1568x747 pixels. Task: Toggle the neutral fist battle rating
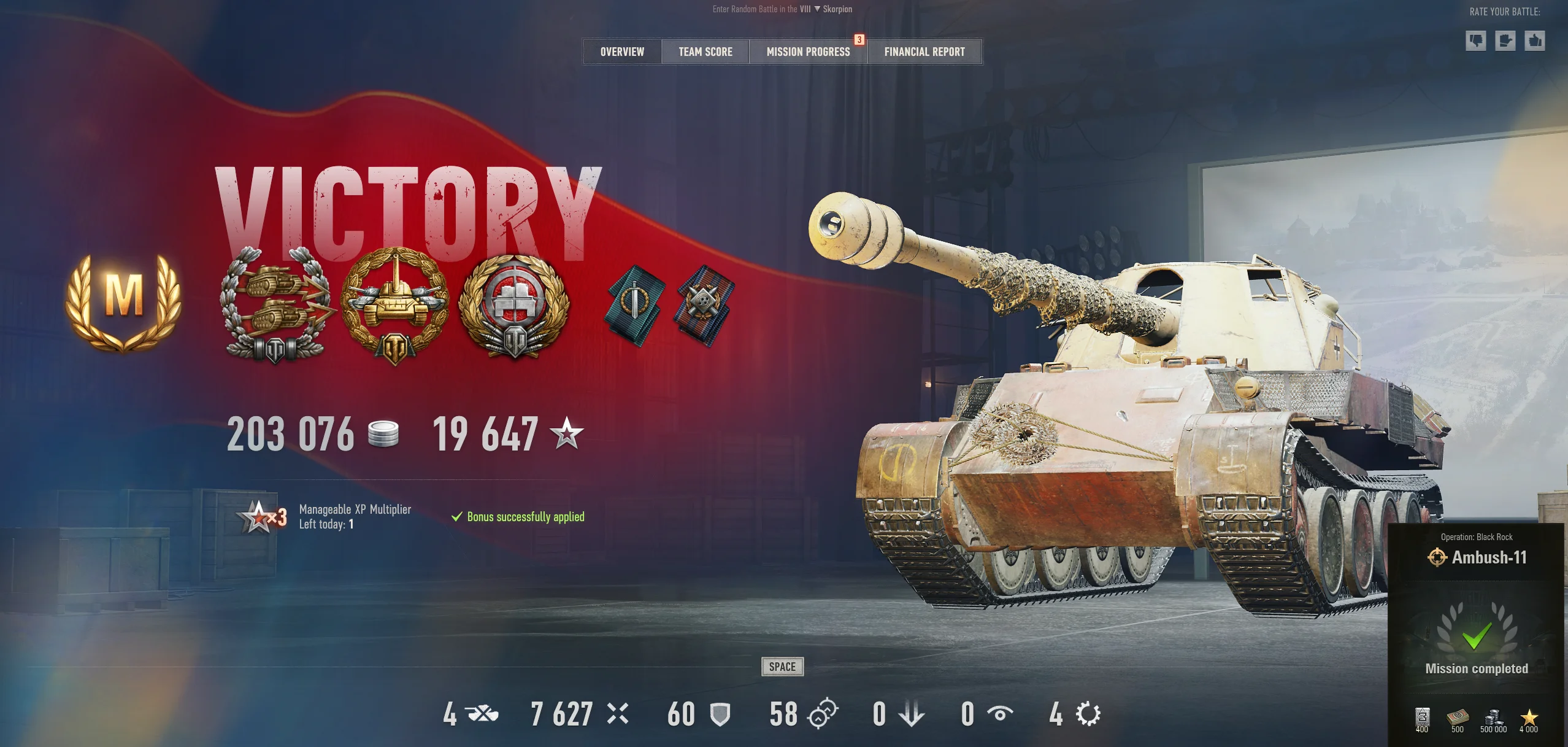point(1506,40)
